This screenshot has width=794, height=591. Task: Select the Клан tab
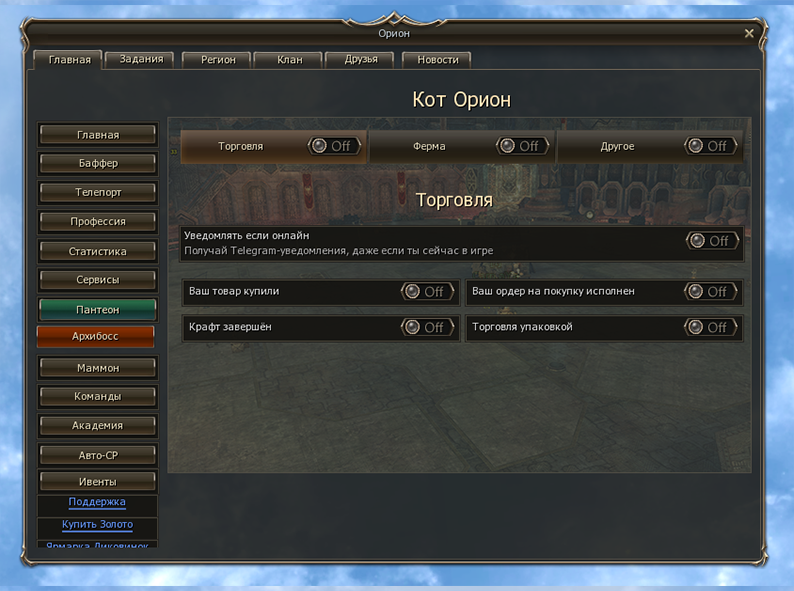tap(290, 59)
